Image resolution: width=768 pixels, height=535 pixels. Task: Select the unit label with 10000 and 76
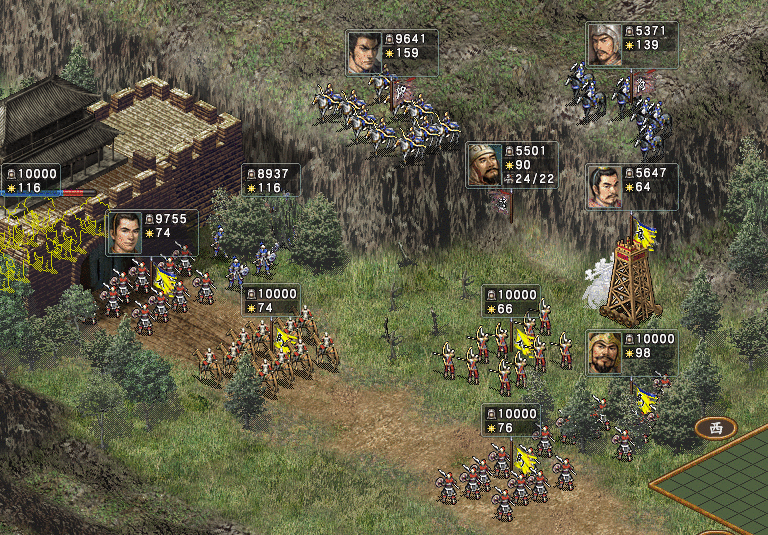pyautogui.click(x=511, y=420)
